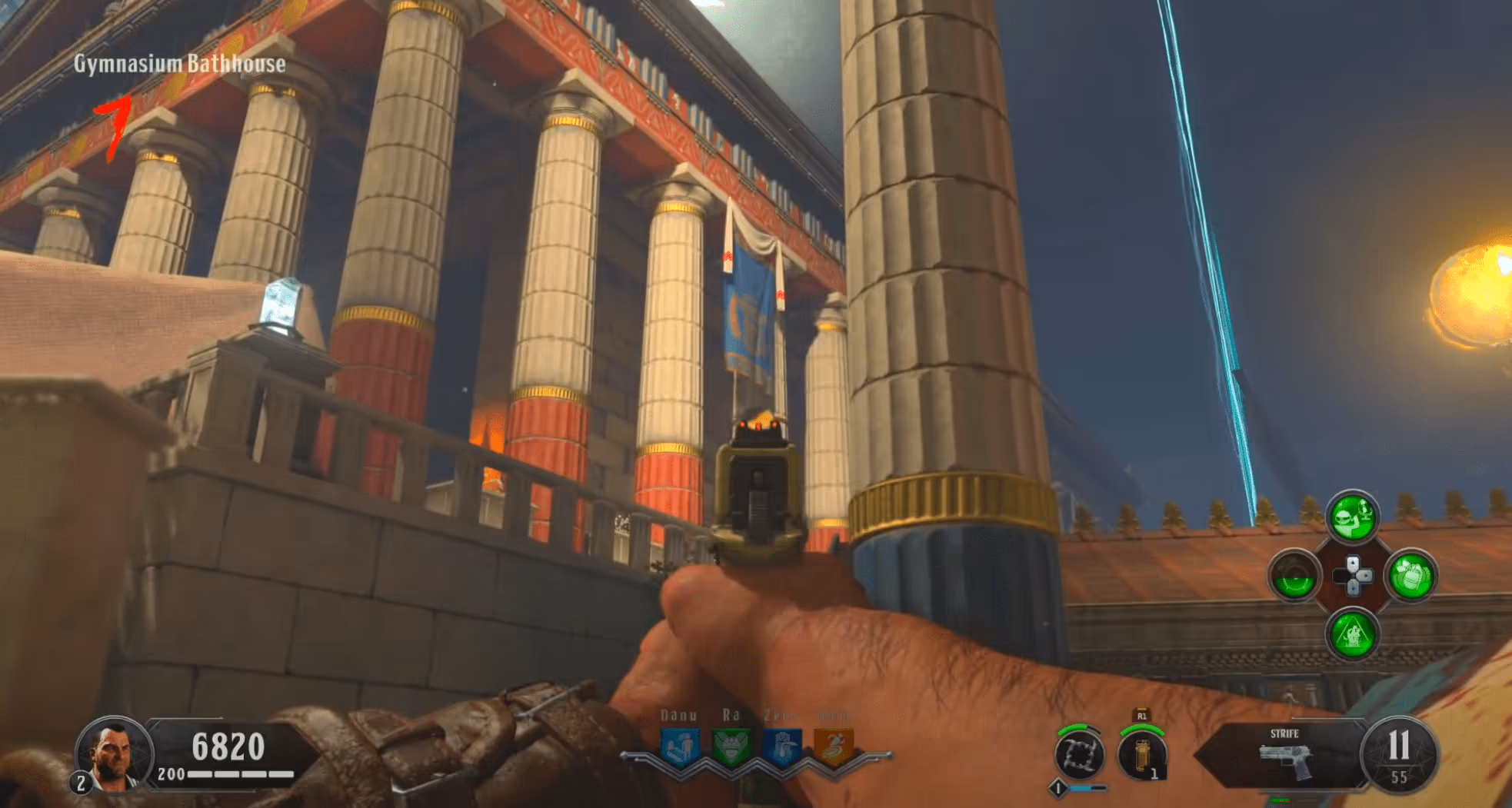Select the Strife pistol weapon icon
This screenshot has height=808, width=1512.
click(1284, 757)
